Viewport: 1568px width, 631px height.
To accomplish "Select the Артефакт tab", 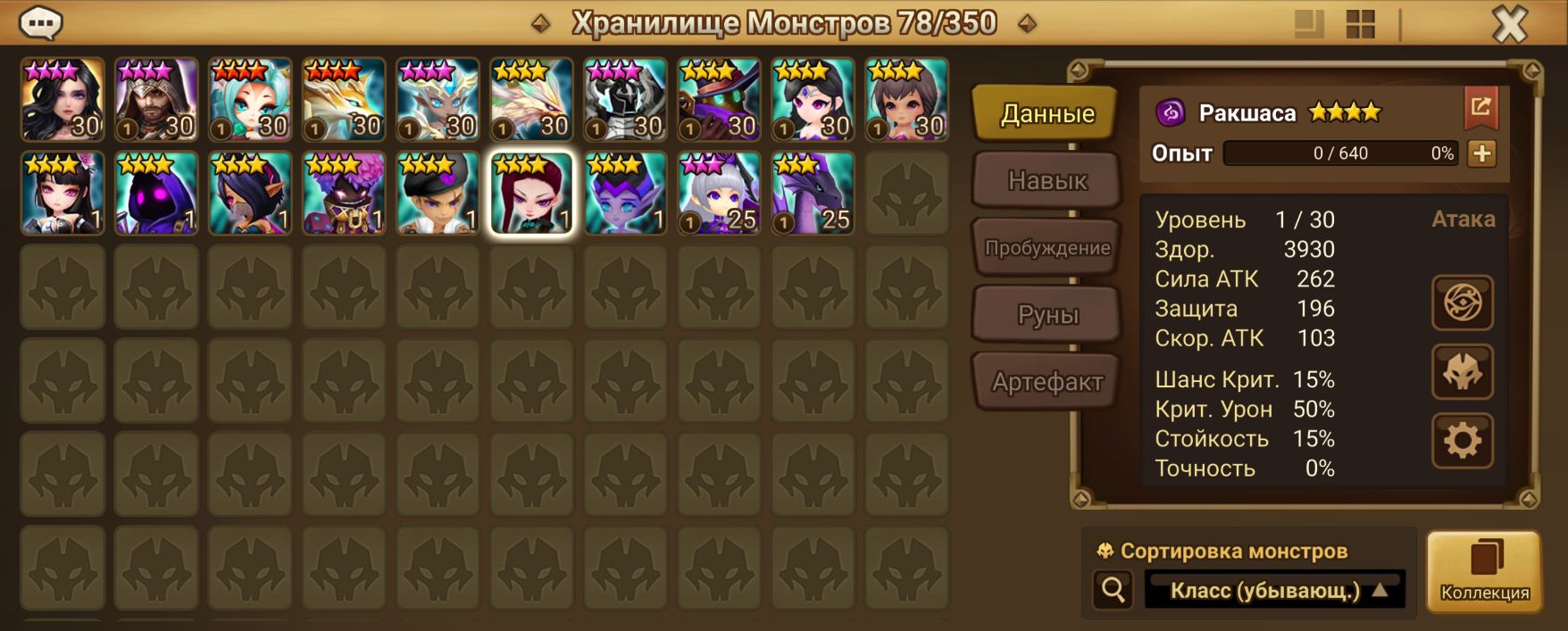I will coord(1047,382).
